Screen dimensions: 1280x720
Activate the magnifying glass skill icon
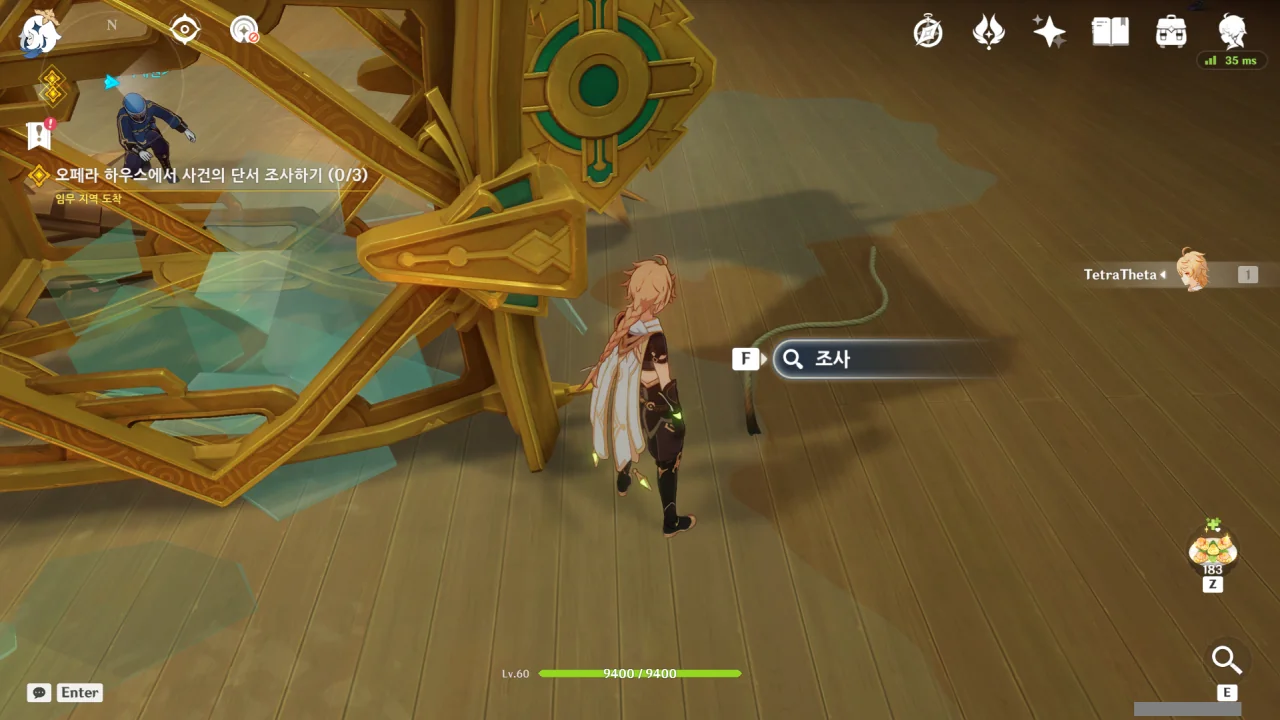coord(1226,660)
